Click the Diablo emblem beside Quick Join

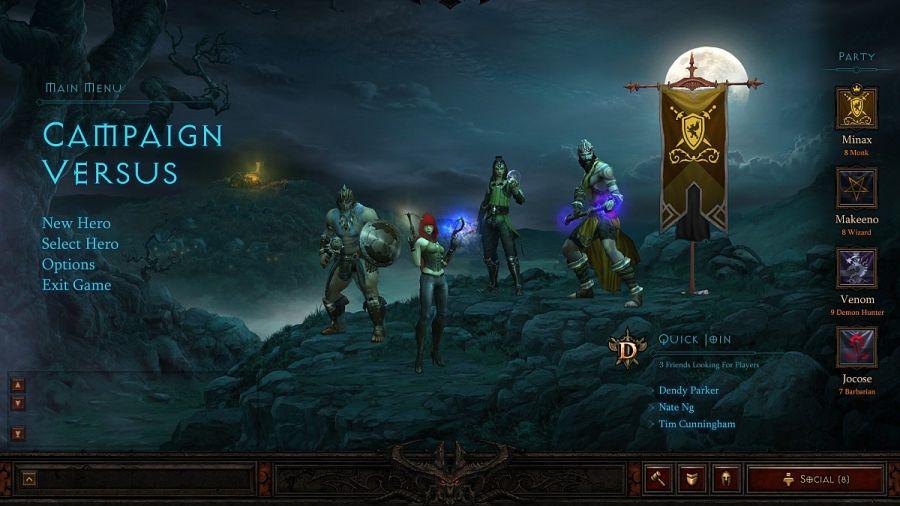(628, 348)
